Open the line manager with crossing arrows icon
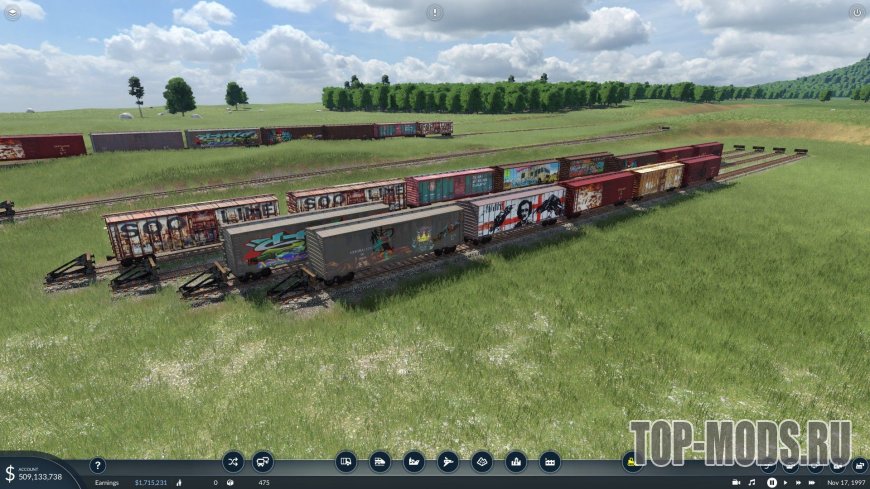The width and height of the screenshot is (870, 489). tap(233, 461)
